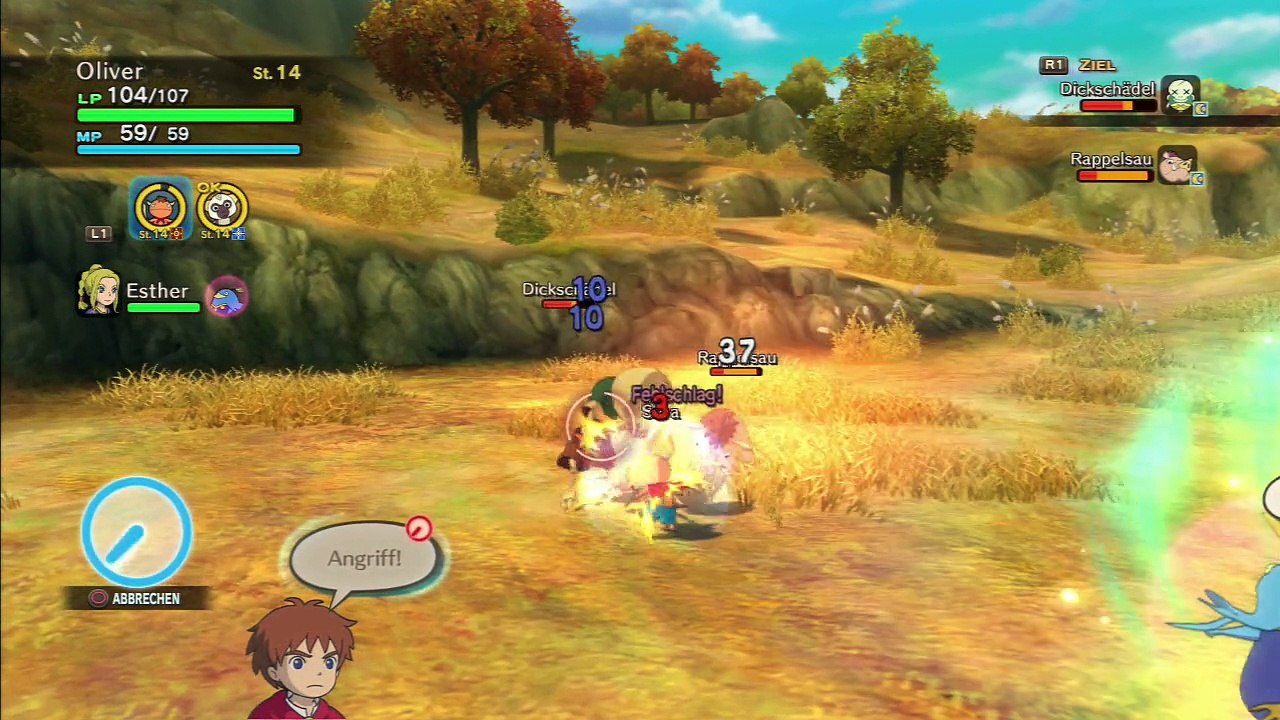Select the red familiar portrait icon
Image resolution: width=1280 pixels, height=720 pixels.
(161, 208)
